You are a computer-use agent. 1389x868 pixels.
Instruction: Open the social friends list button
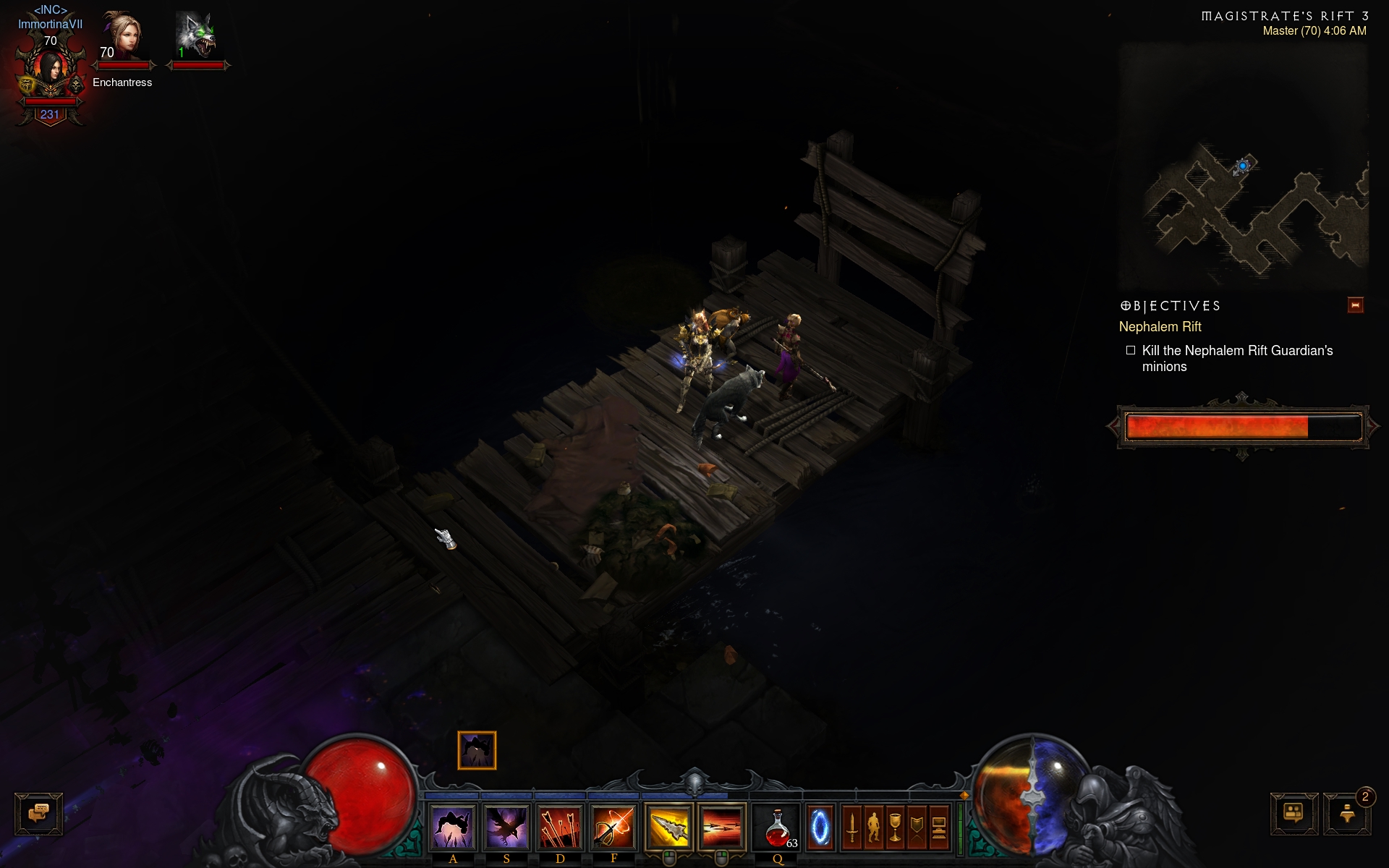1294,814
